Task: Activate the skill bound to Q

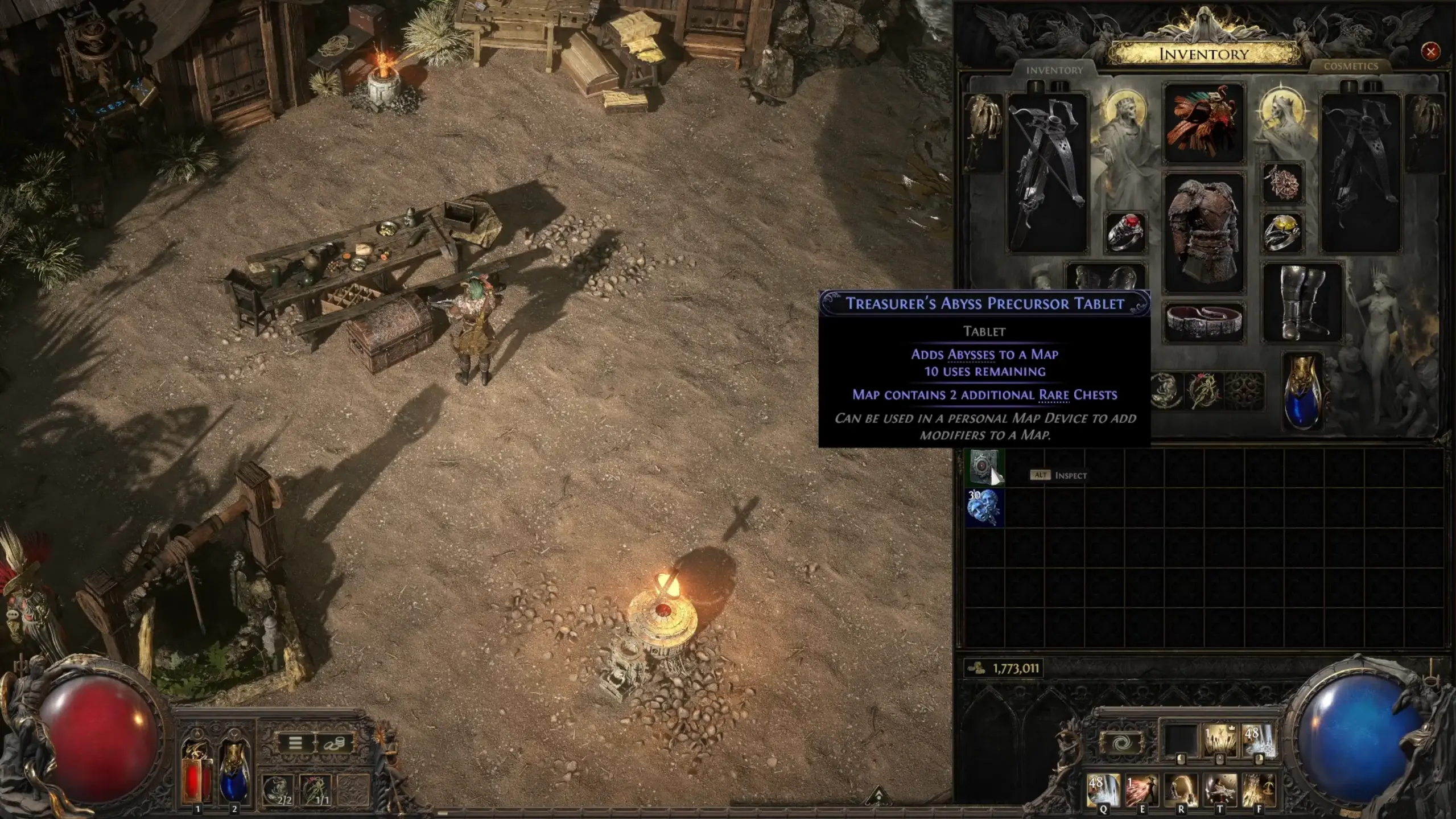Action: coord(1103,789)
